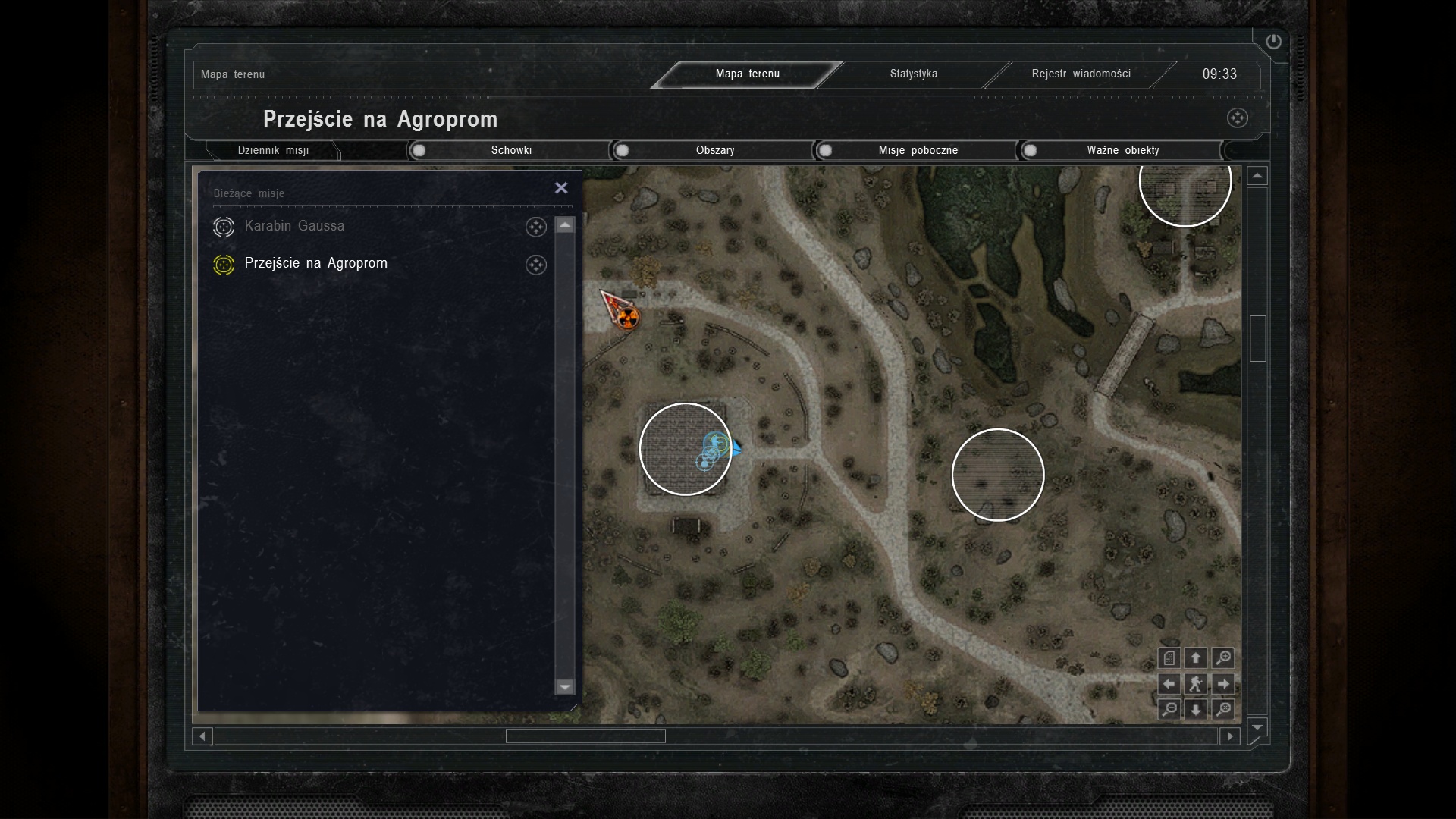Open the Rejestr wiadomości tab
1456x819 pixels.
[x=1081, y=74]
